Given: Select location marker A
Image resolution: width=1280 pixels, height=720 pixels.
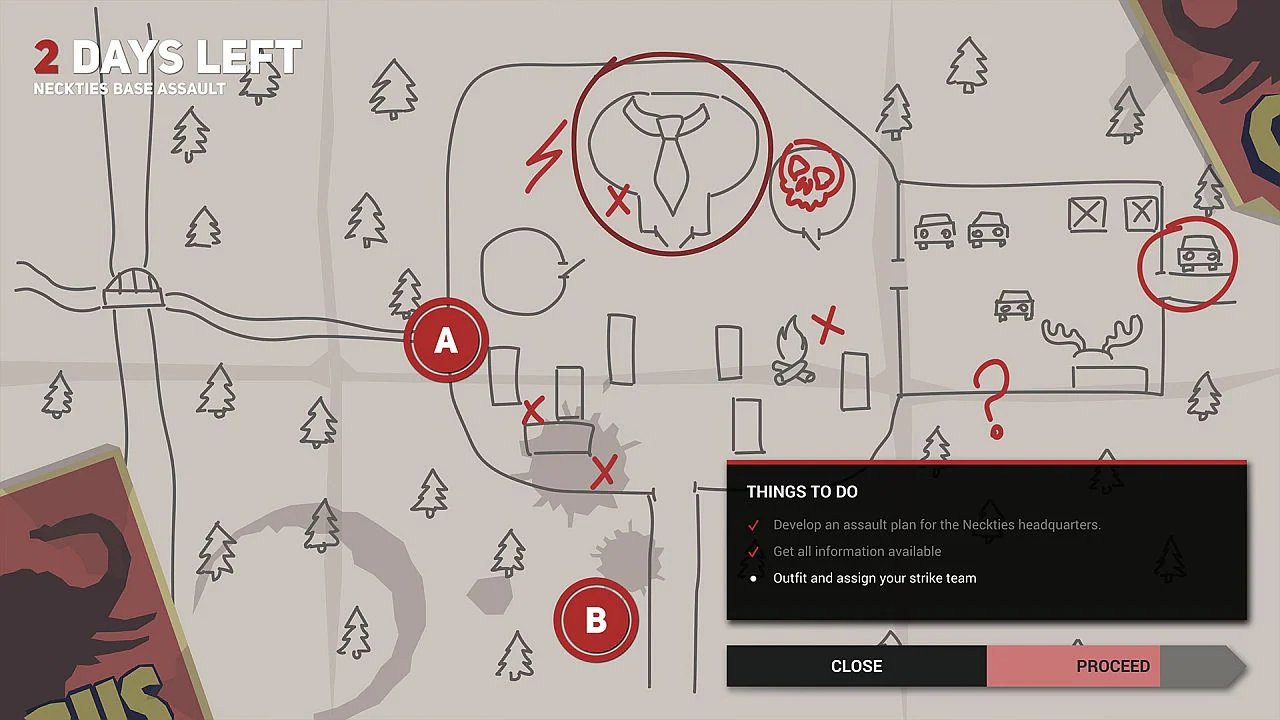Looking at the screenshot, I should point(445,342).
